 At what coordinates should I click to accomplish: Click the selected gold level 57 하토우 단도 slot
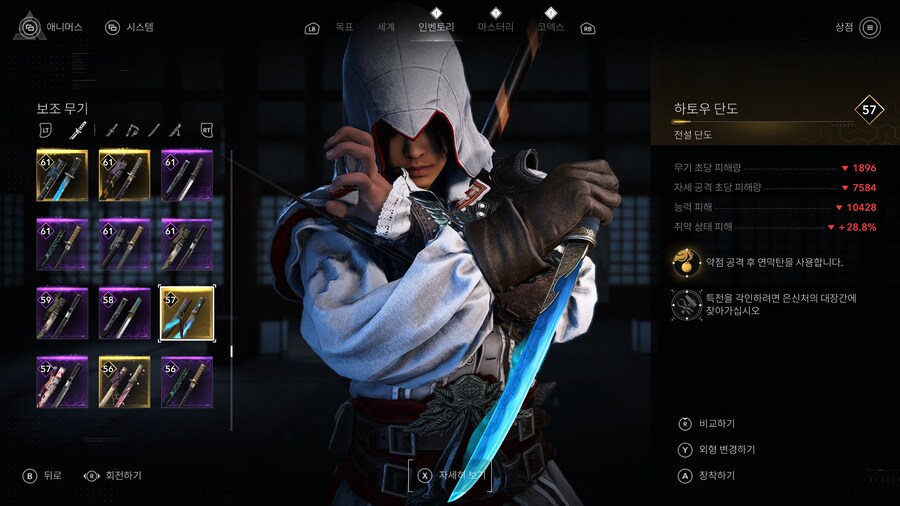(186, 313)
